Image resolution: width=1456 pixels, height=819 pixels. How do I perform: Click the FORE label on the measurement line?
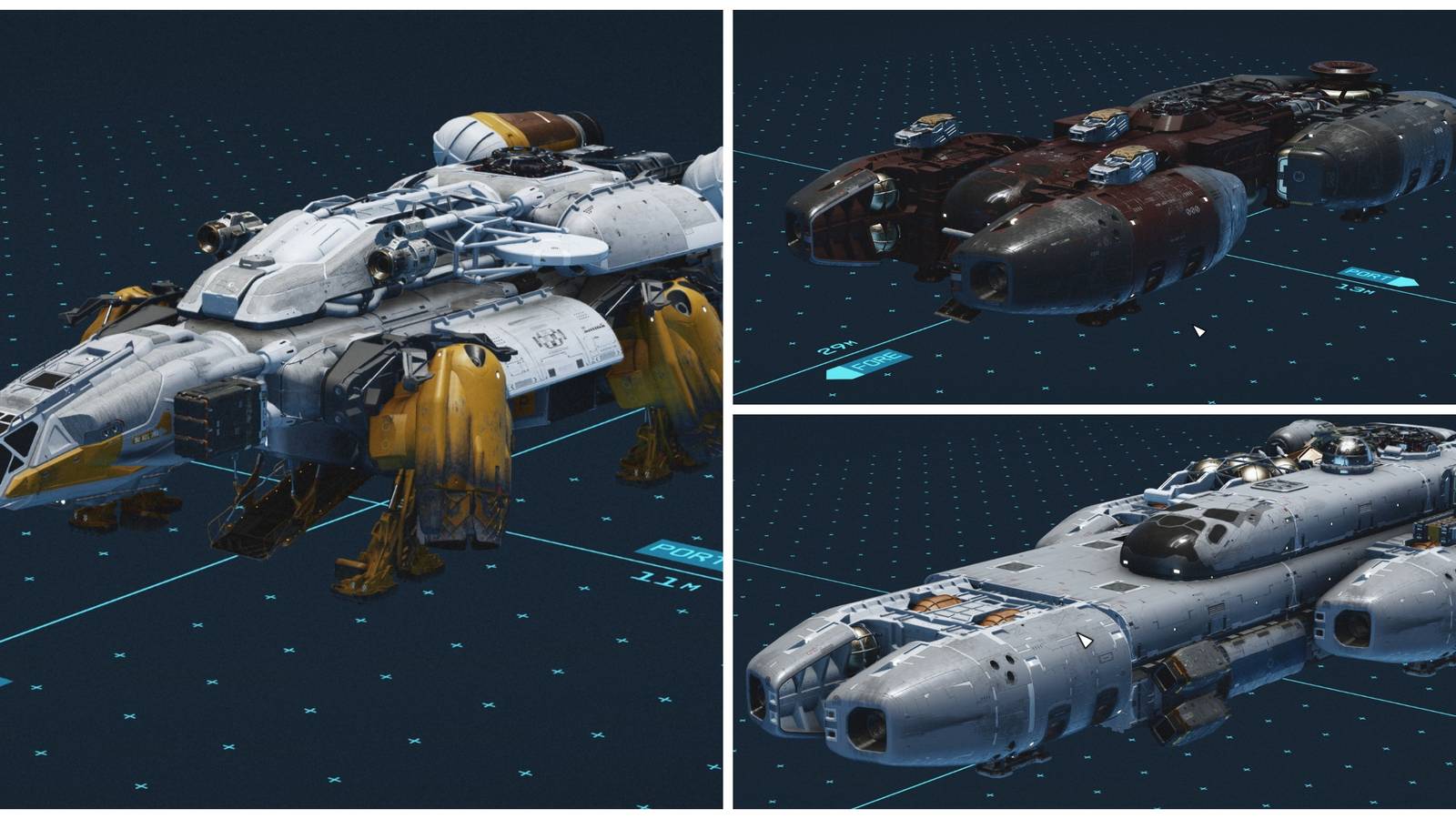pos(867,364)
